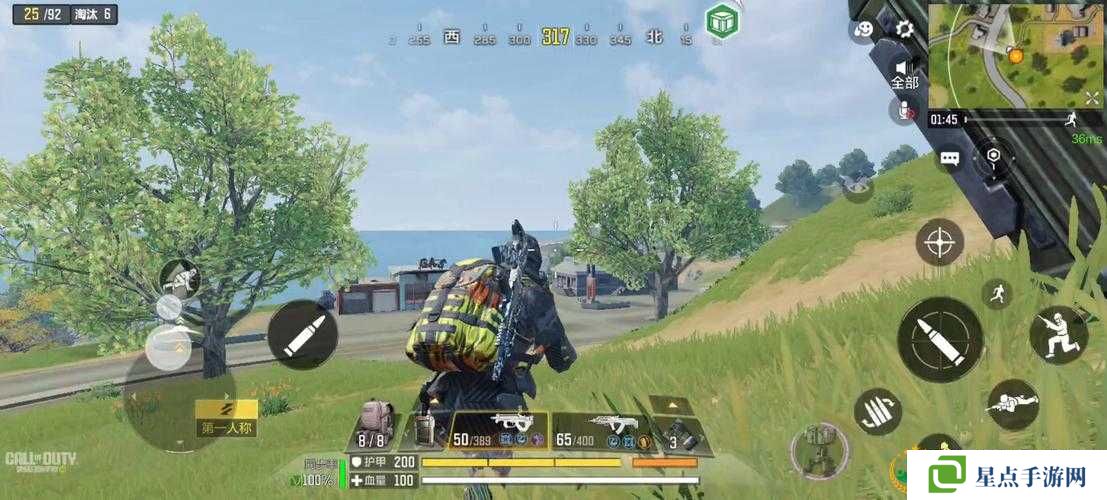Open the quick chat bubble

(949, 158)
